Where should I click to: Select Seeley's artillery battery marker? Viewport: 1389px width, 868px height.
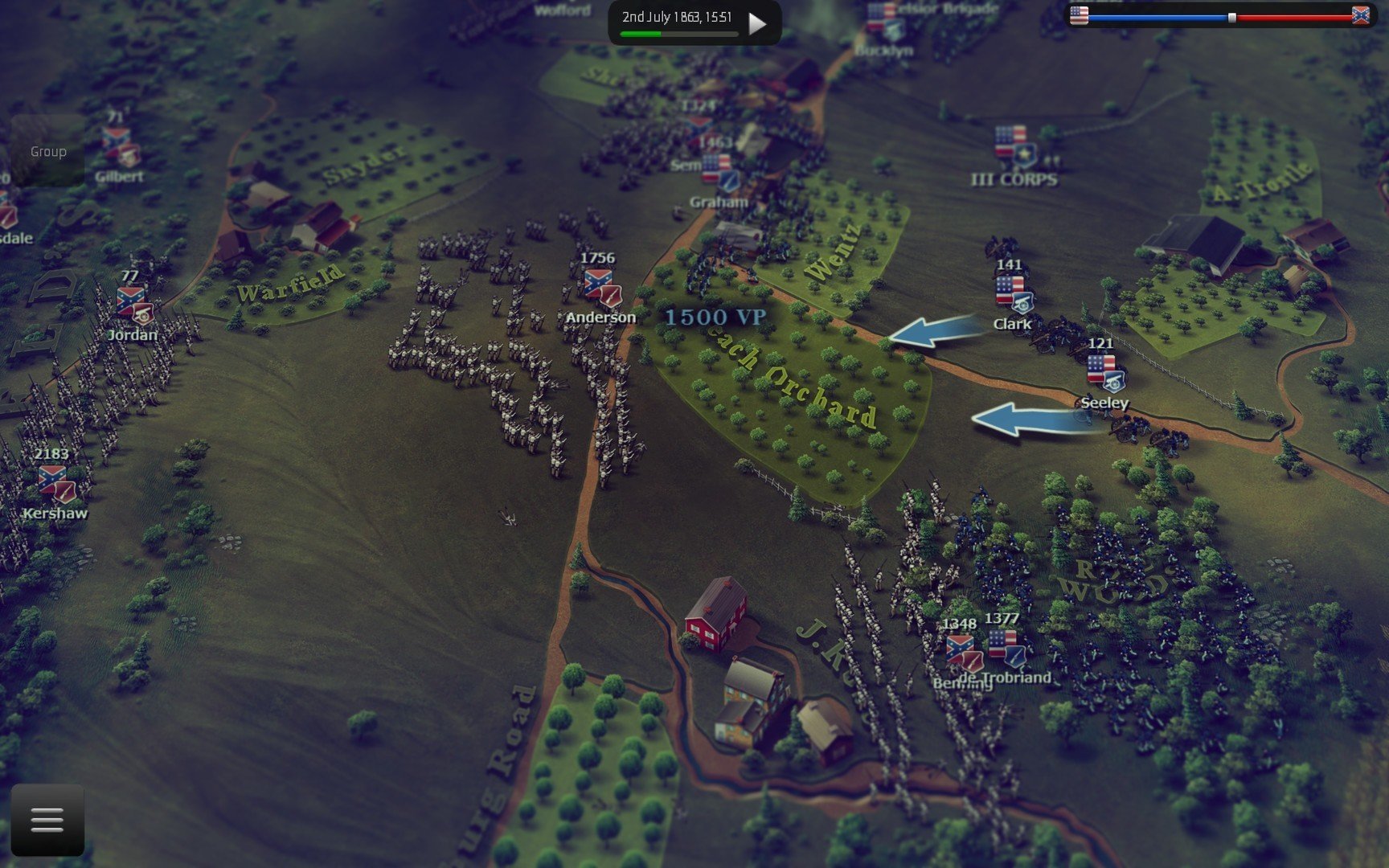1104,372
